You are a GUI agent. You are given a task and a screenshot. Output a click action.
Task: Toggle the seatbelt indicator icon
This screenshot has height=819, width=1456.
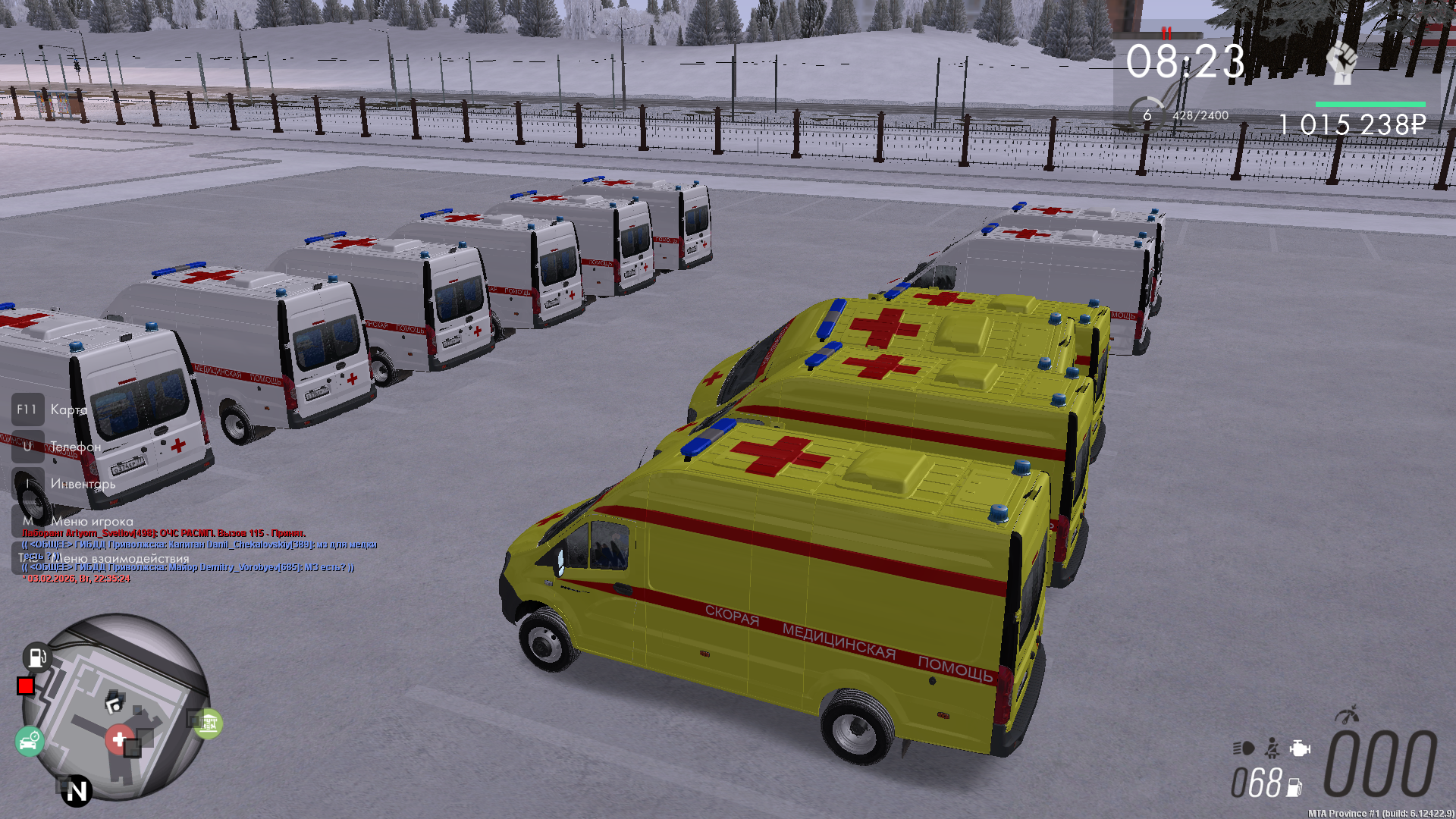(1272, 748)
